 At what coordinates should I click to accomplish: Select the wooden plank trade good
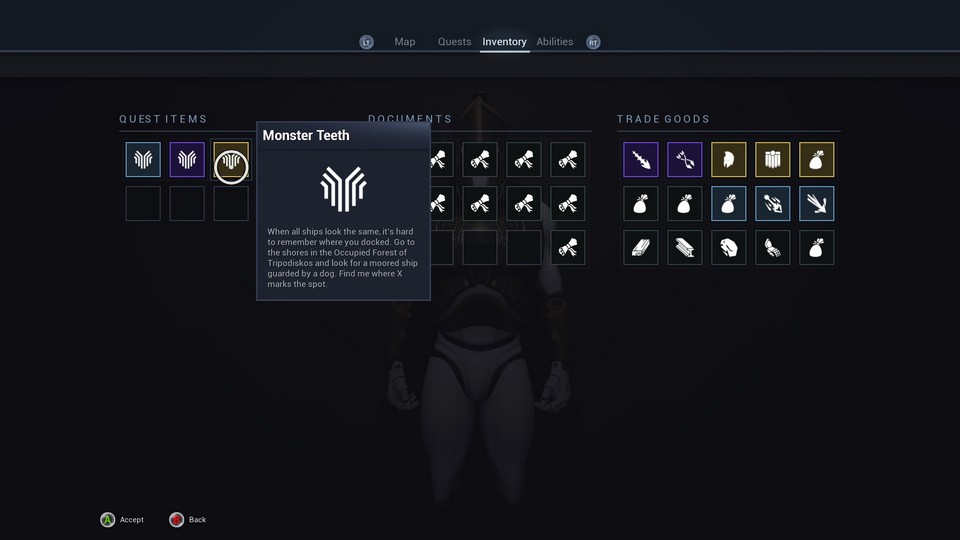click(x=641, y=248)
